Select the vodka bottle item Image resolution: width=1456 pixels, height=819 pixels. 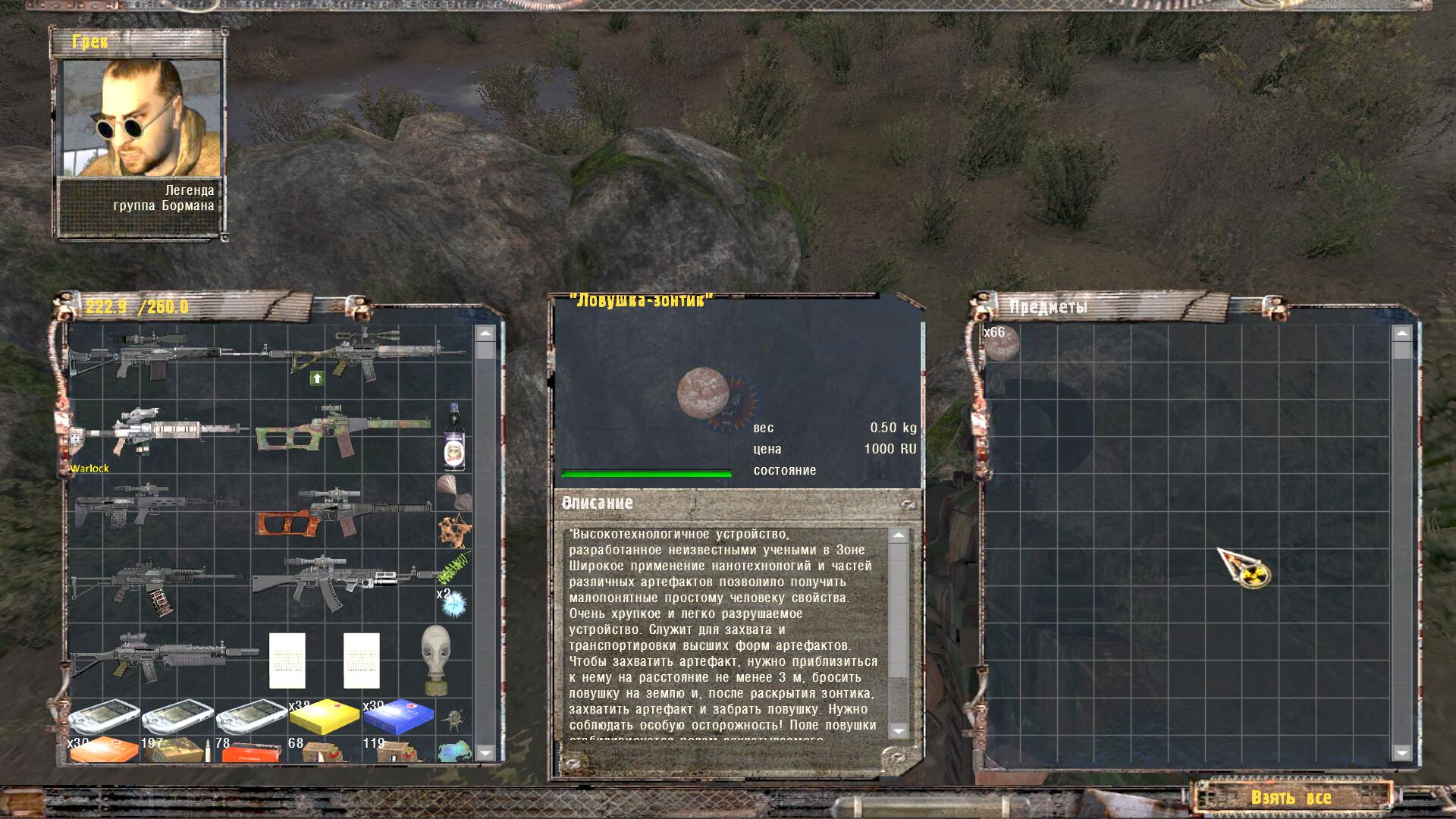tap(454, 438)
